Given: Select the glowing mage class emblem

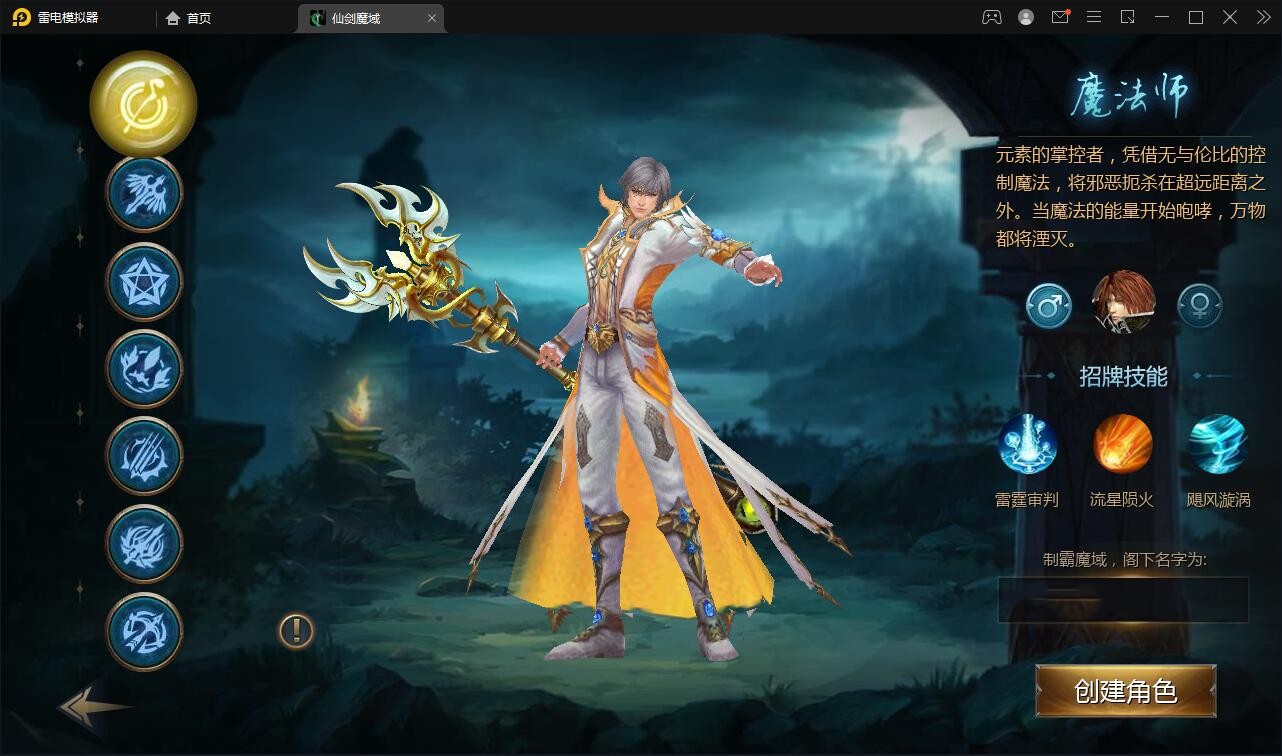Looking at the screenshot, I should click(x=143, y=104).
